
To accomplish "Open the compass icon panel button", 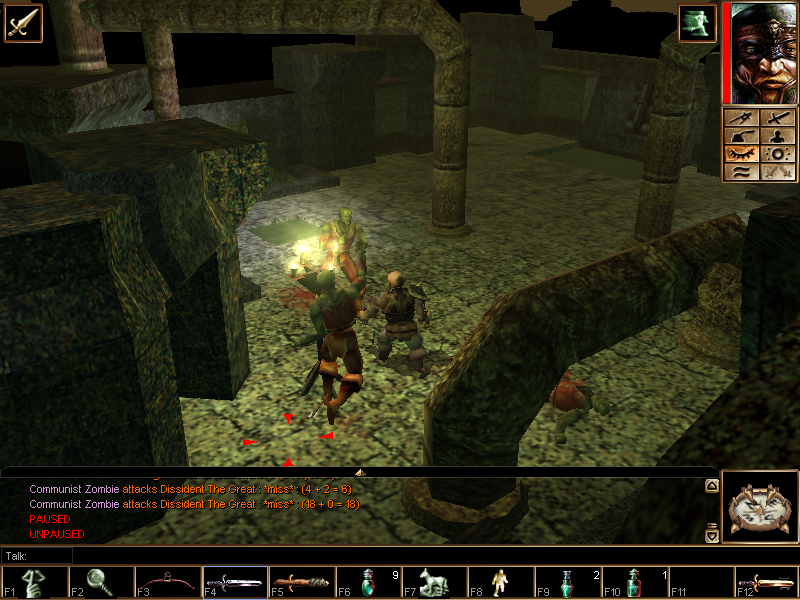I will click(x=741, y=119).
